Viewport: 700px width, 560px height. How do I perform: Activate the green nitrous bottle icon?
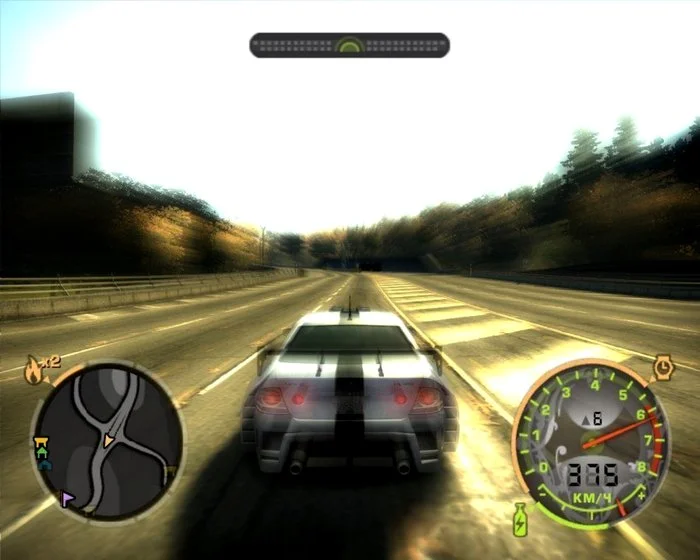pos(521,519)
